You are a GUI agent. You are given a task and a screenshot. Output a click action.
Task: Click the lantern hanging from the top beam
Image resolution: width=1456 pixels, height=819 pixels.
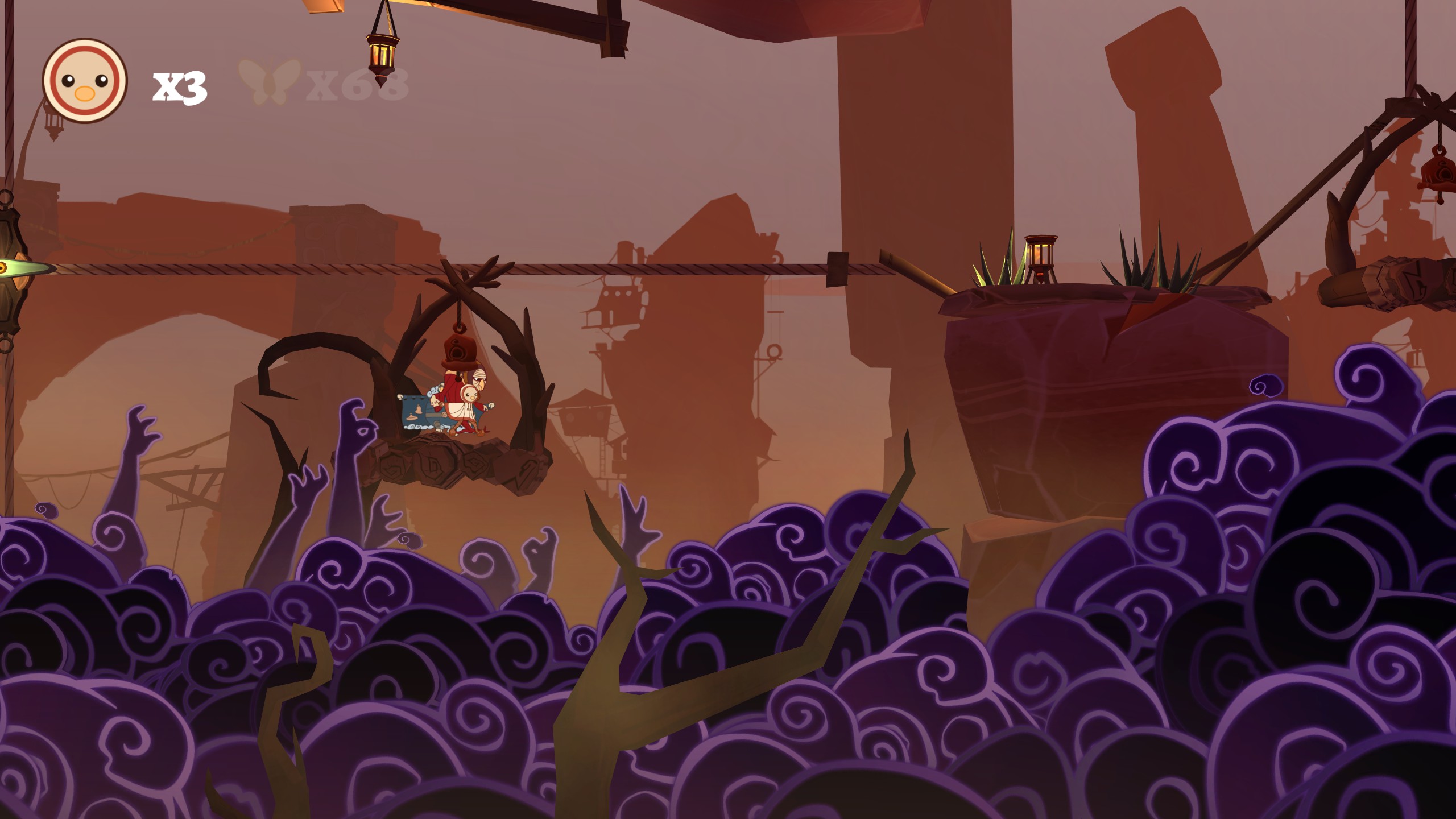[x=380, y=54]
